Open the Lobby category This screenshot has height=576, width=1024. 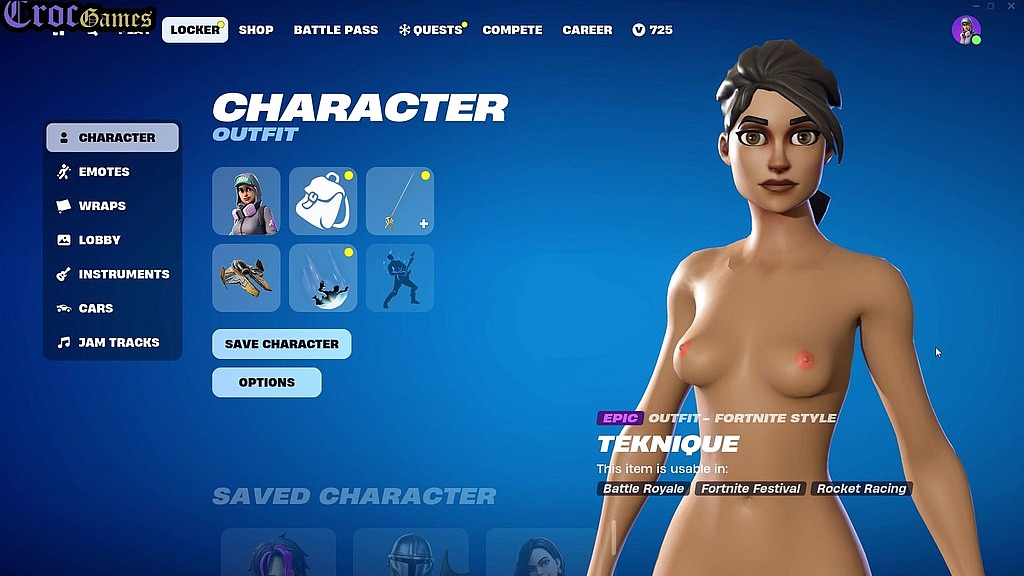[99, 240]
